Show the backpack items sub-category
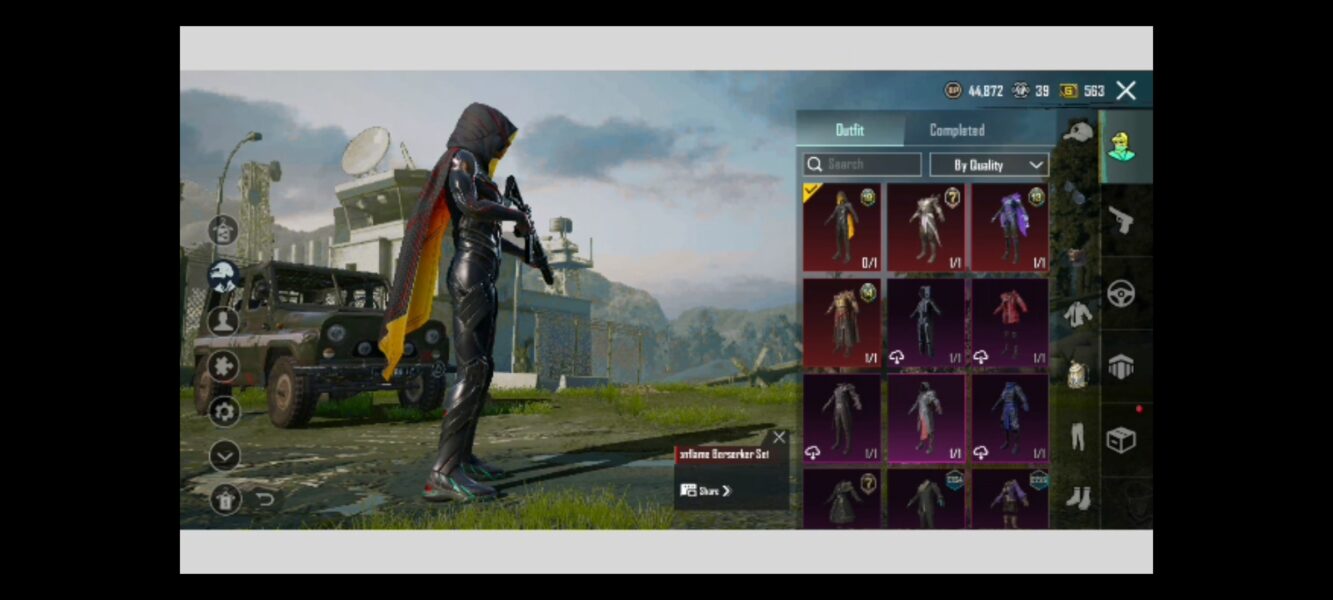 click(1077, 374)
